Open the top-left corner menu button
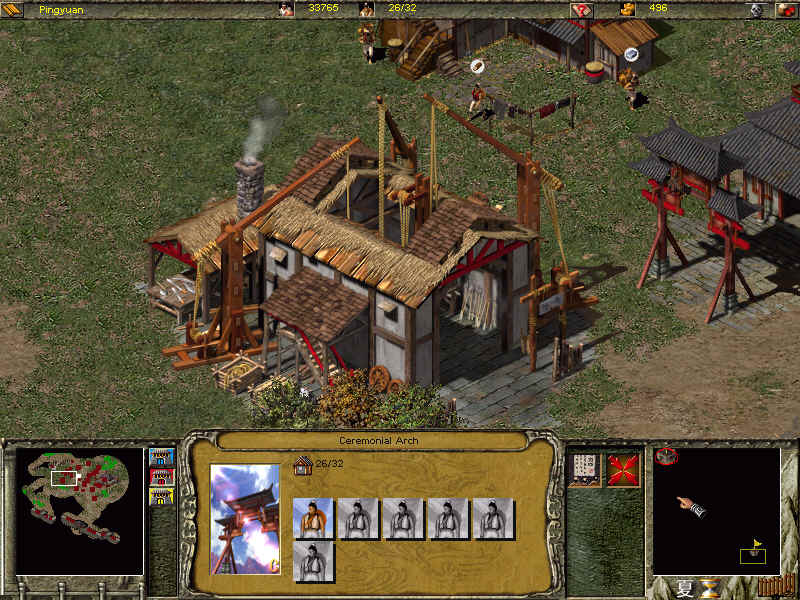This screenshot has height=600, width=800. (13, 9)
